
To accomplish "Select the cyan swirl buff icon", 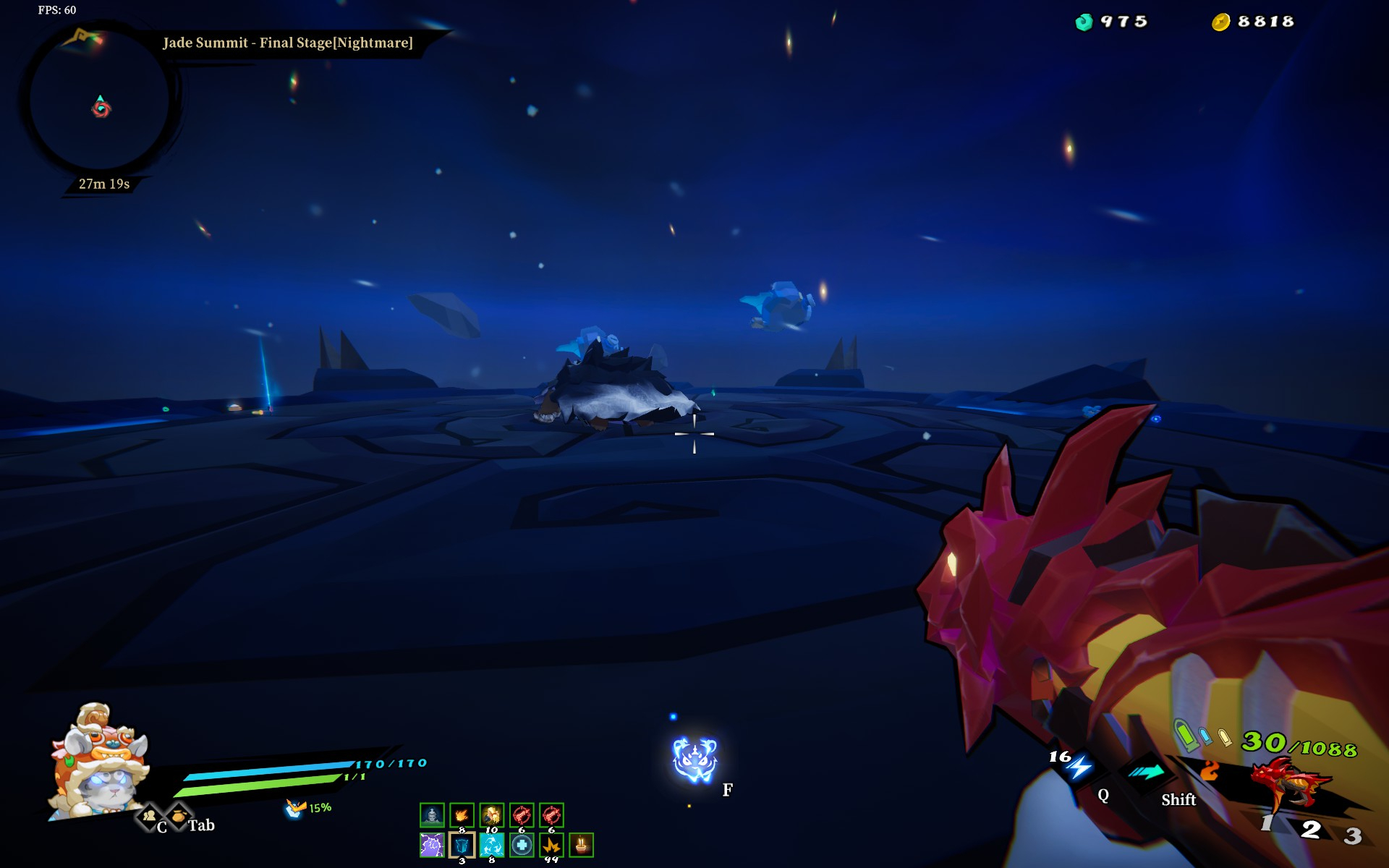I will tap(492, 845).
